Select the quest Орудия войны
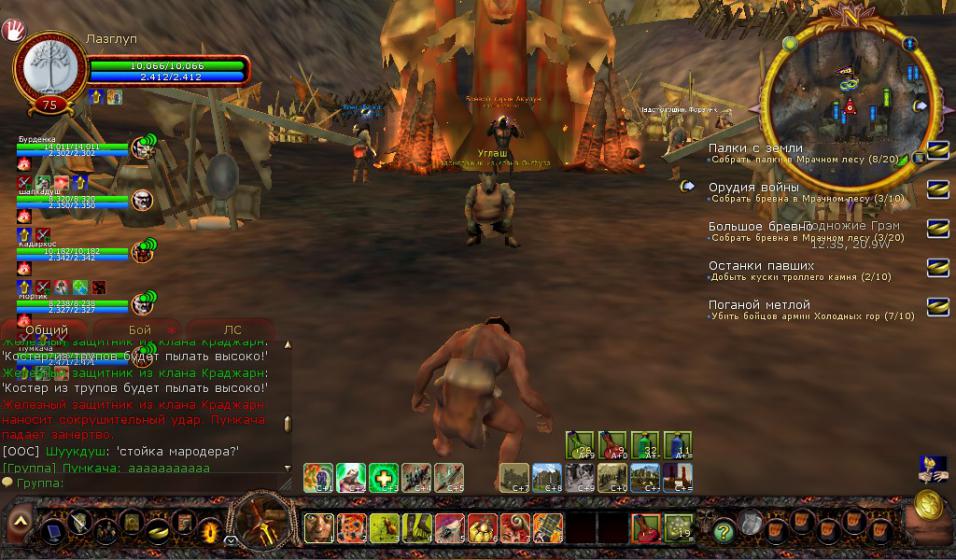Screen dimensions: 956x560 click(x=753, y=187)
